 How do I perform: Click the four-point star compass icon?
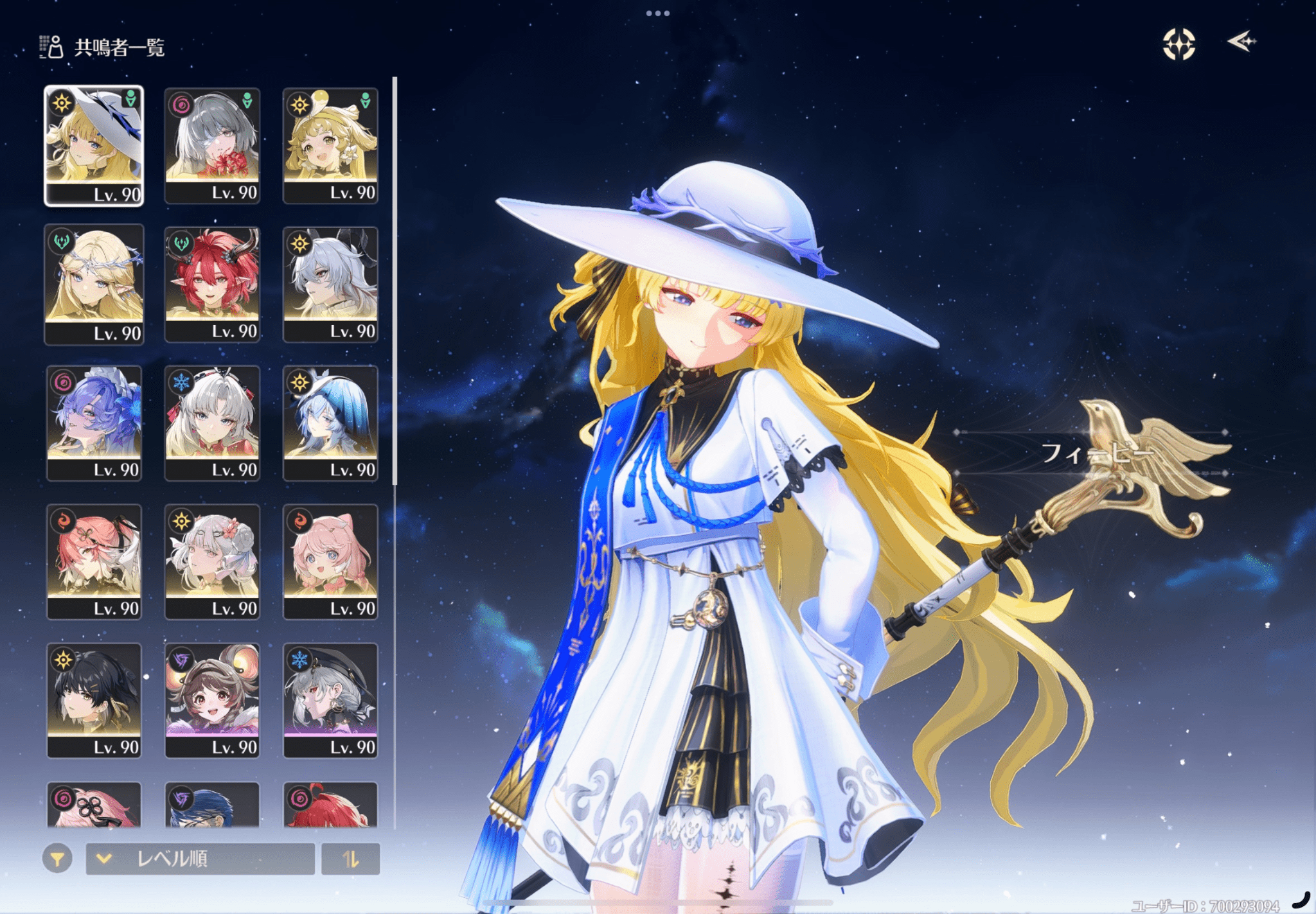tap(1178, 44)
